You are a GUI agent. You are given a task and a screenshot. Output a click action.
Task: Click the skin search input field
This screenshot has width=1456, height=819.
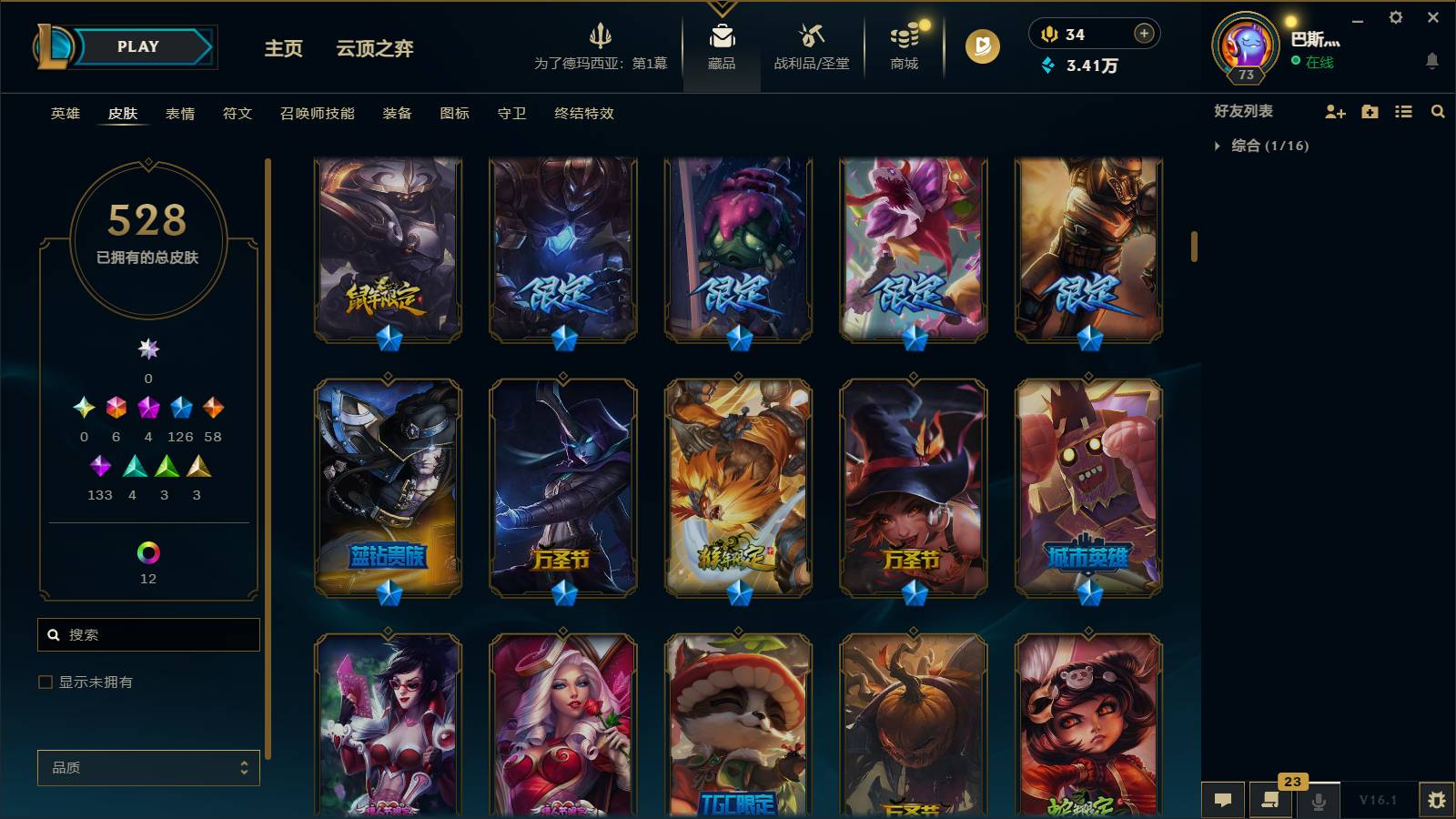(x=148, y=634)
